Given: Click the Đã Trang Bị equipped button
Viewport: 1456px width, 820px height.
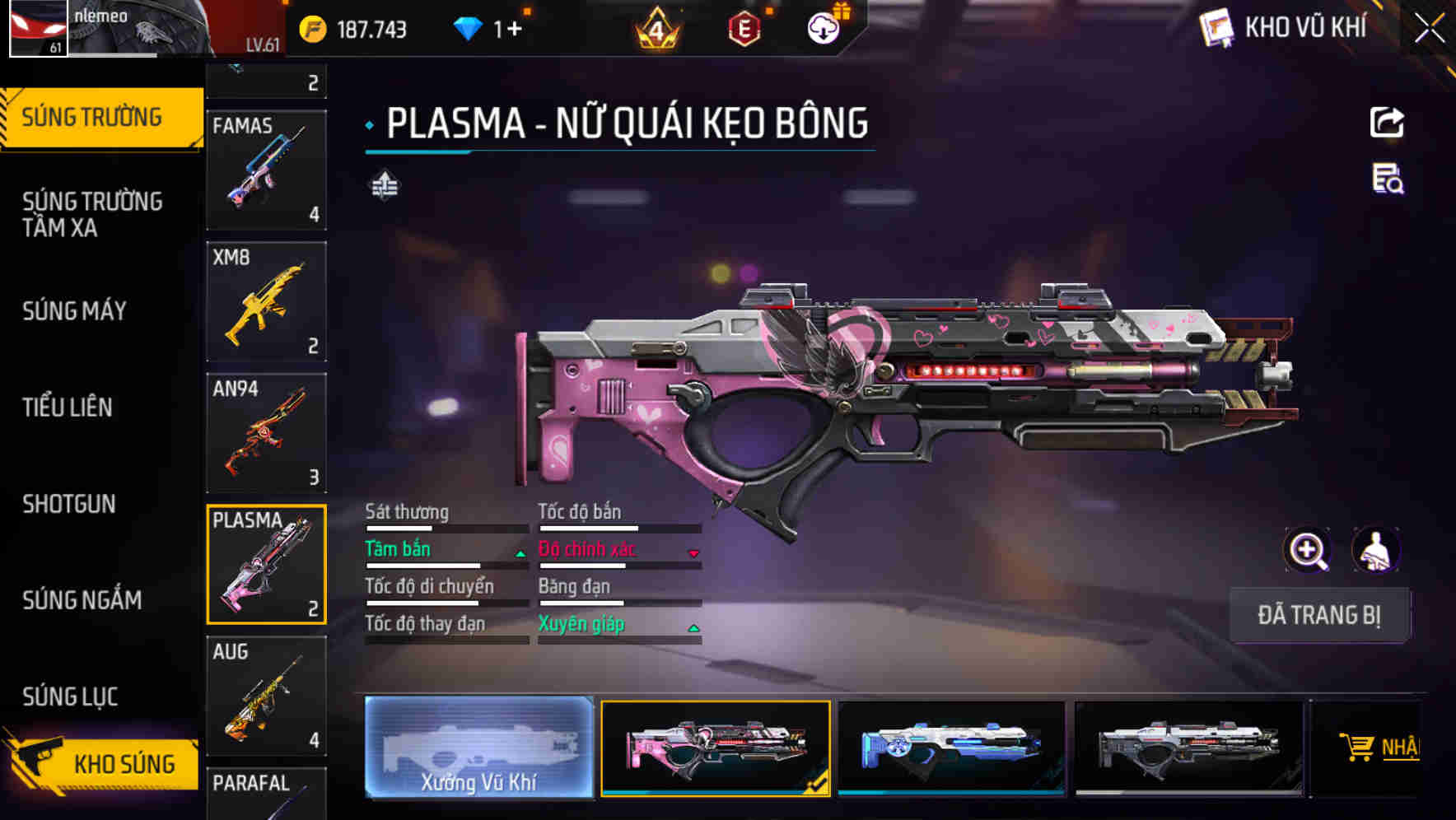Looking at the screenshot, I should [1318, 615].
